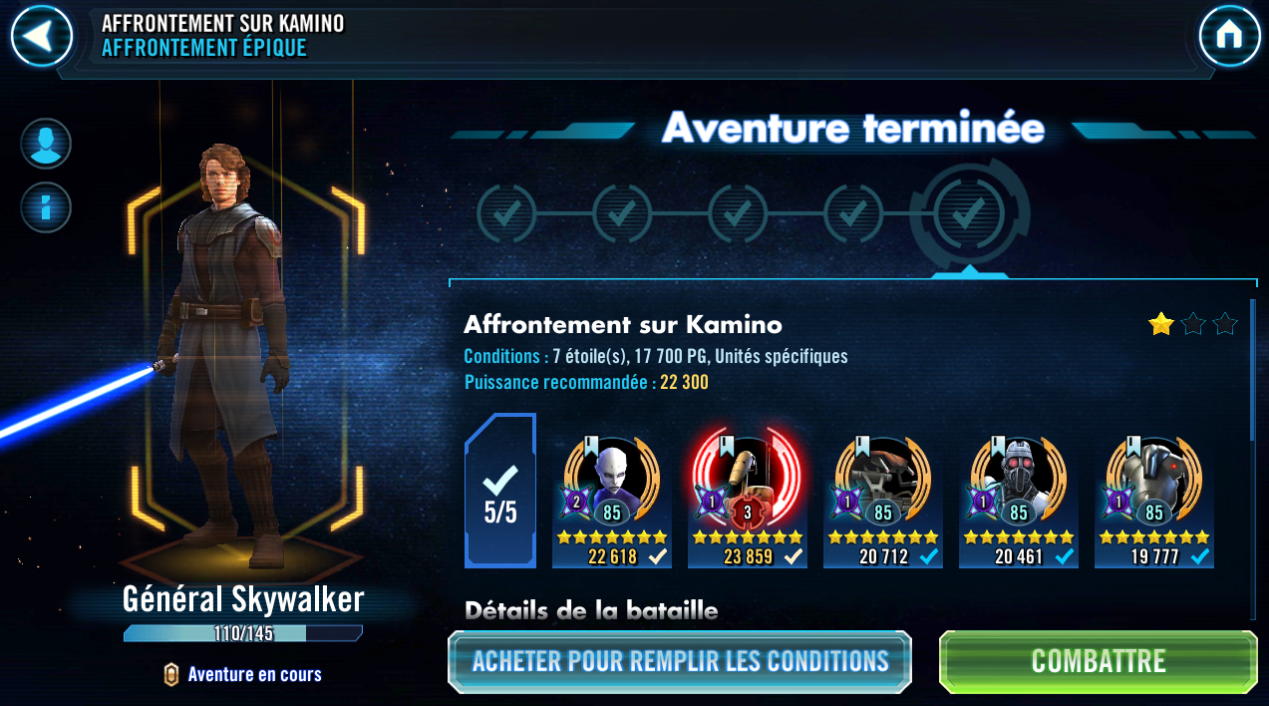This screenshot has height=706, width=1269.
Task: Select the unit with 20 712 power
Action: pyautogui.click(x=882, y=500)
